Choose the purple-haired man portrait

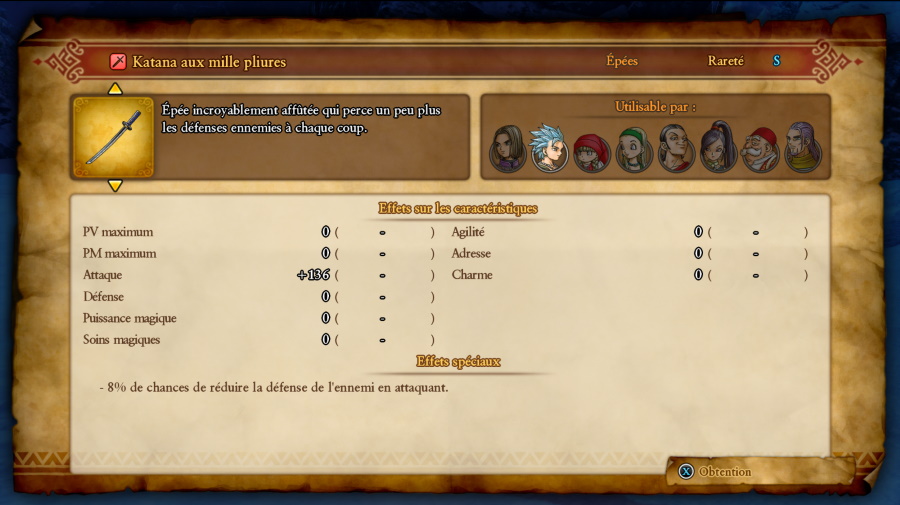pos(801,148)
